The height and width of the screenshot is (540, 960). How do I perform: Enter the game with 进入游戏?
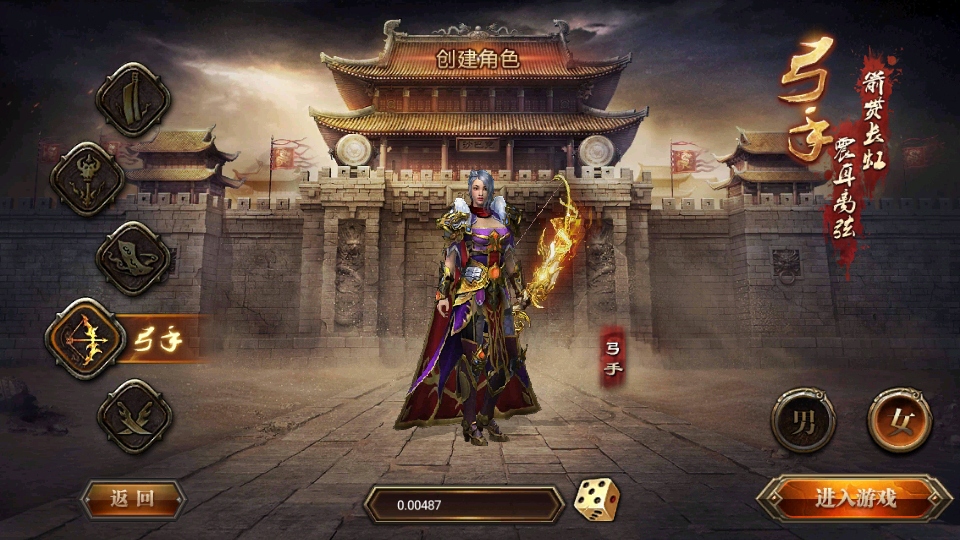855,497
